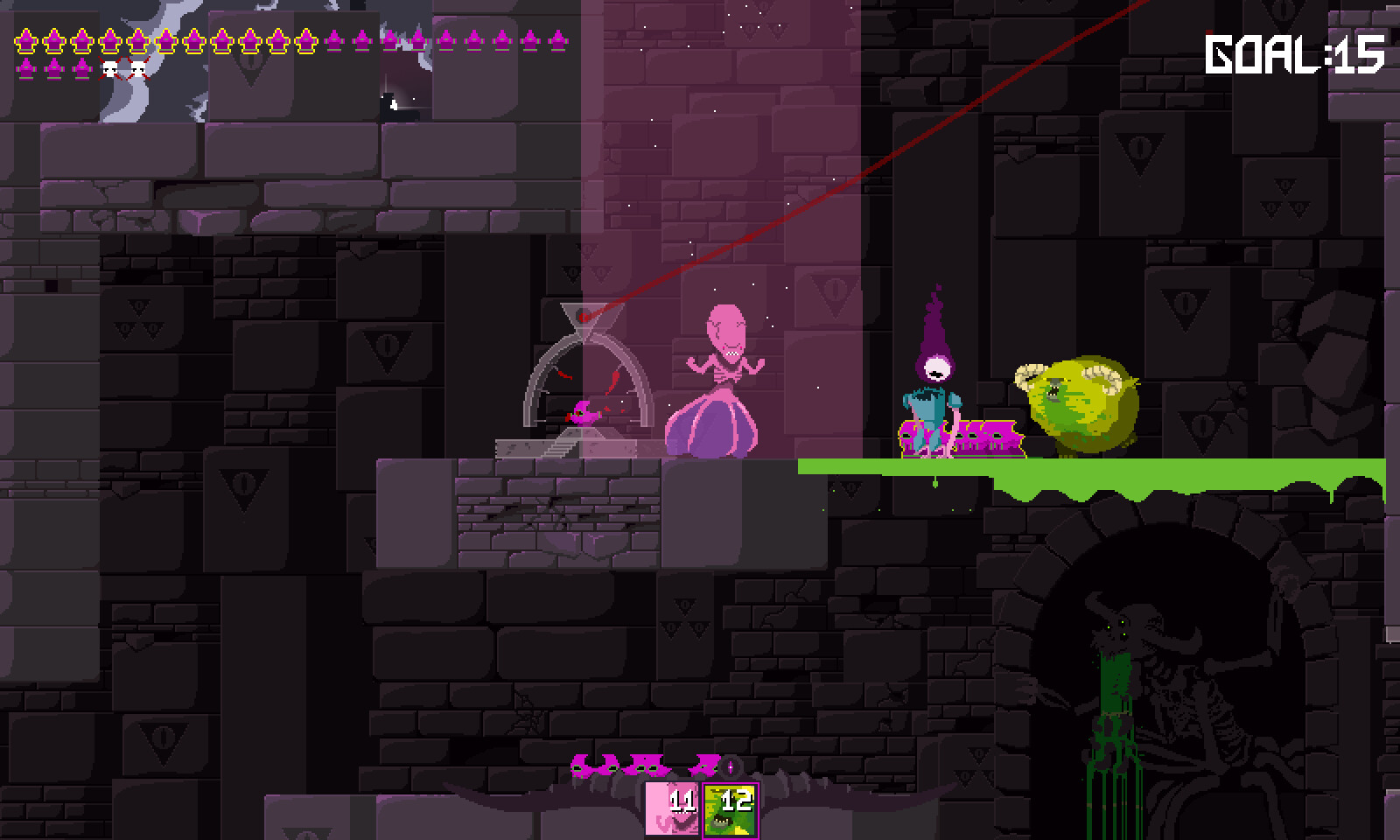Image resolution: width=1400 pixels, height=840 pixels.
Task: Select the first gold-bordered goblet trophy icon
Action: coord(24,41)
